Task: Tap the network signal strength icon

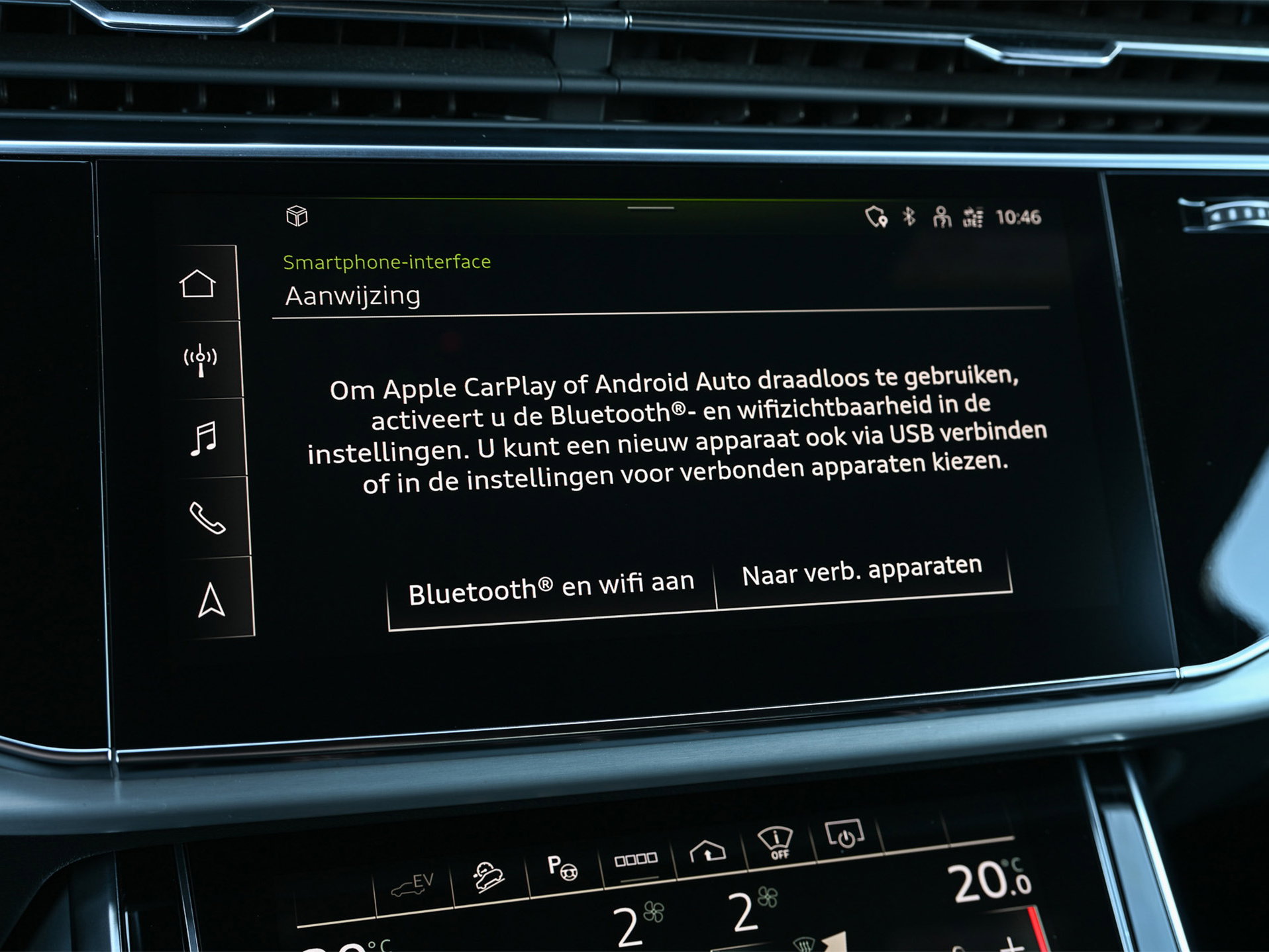Action: (974, 216)
